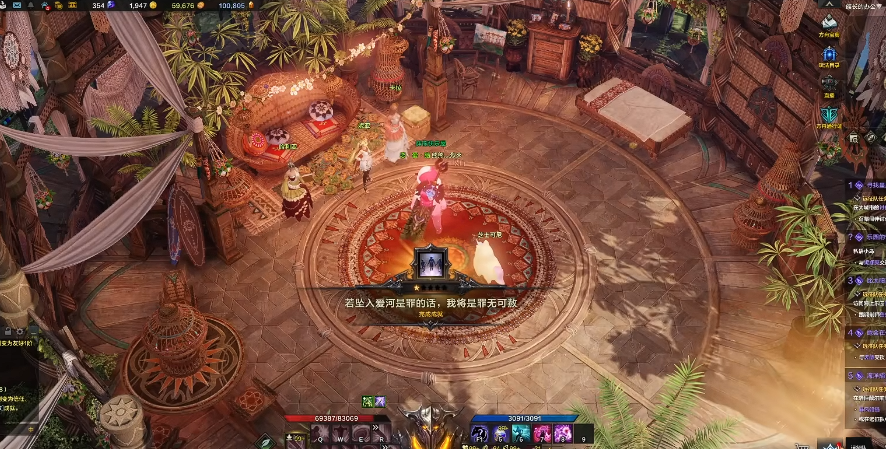Image resolution: width=886 pixels, height=449 pixels.
Task: Select the blue glowing portal icon
Action: click(x=831, y=54)
